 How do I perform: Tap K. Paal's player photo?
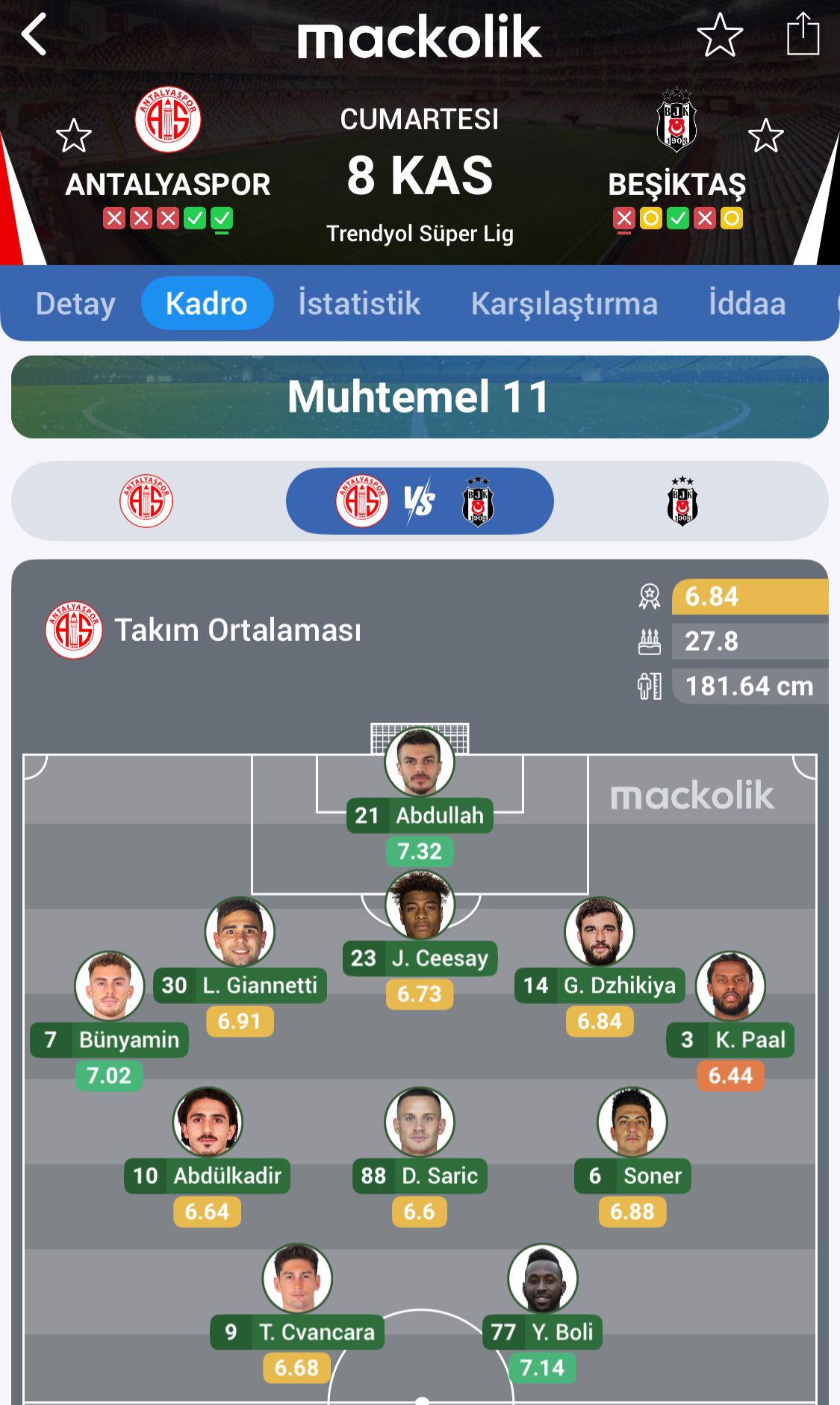(730, 986)
